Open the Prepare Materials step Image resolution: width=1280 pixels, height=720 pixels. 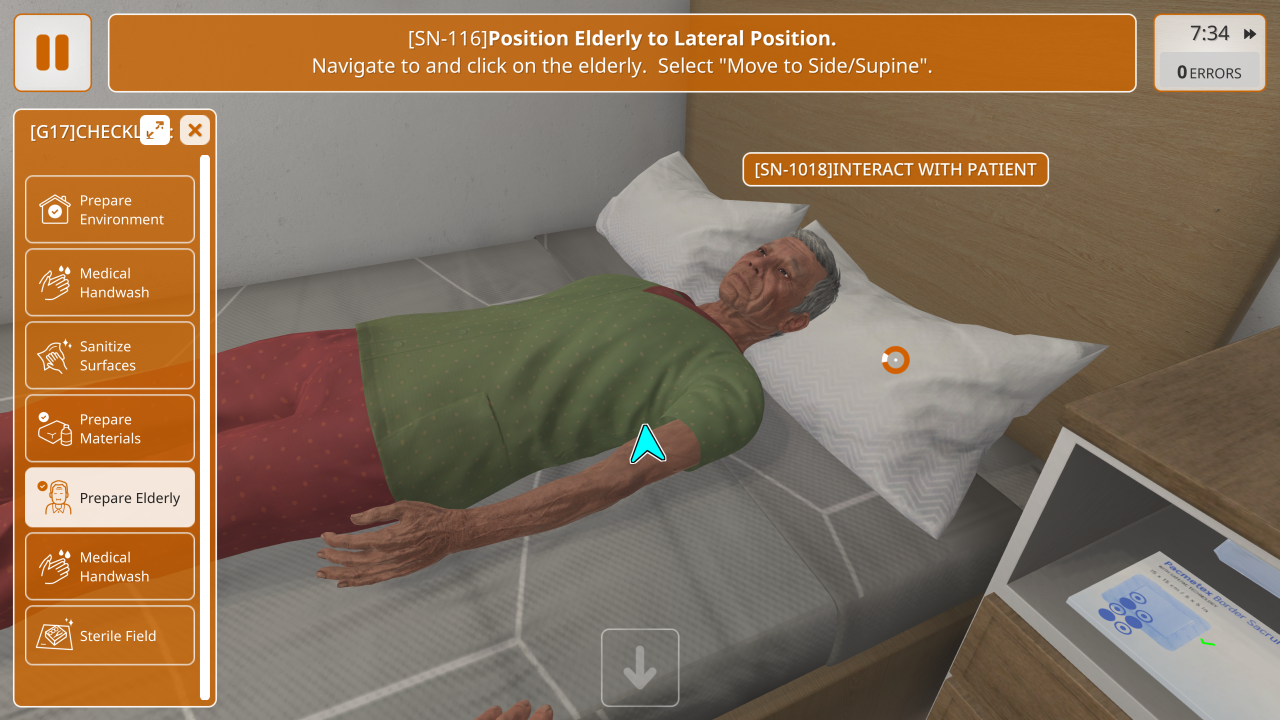point(110,428)
